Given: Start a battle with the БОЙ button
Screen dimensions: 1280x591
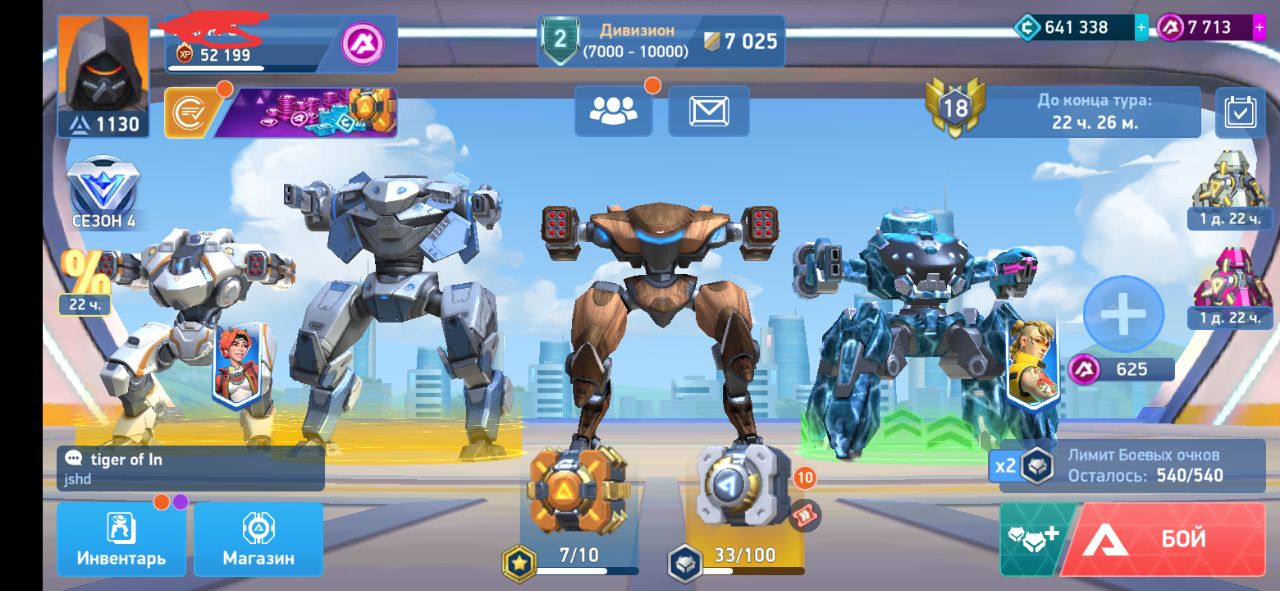Looking at the screenshot, I should coord(1162,540).
